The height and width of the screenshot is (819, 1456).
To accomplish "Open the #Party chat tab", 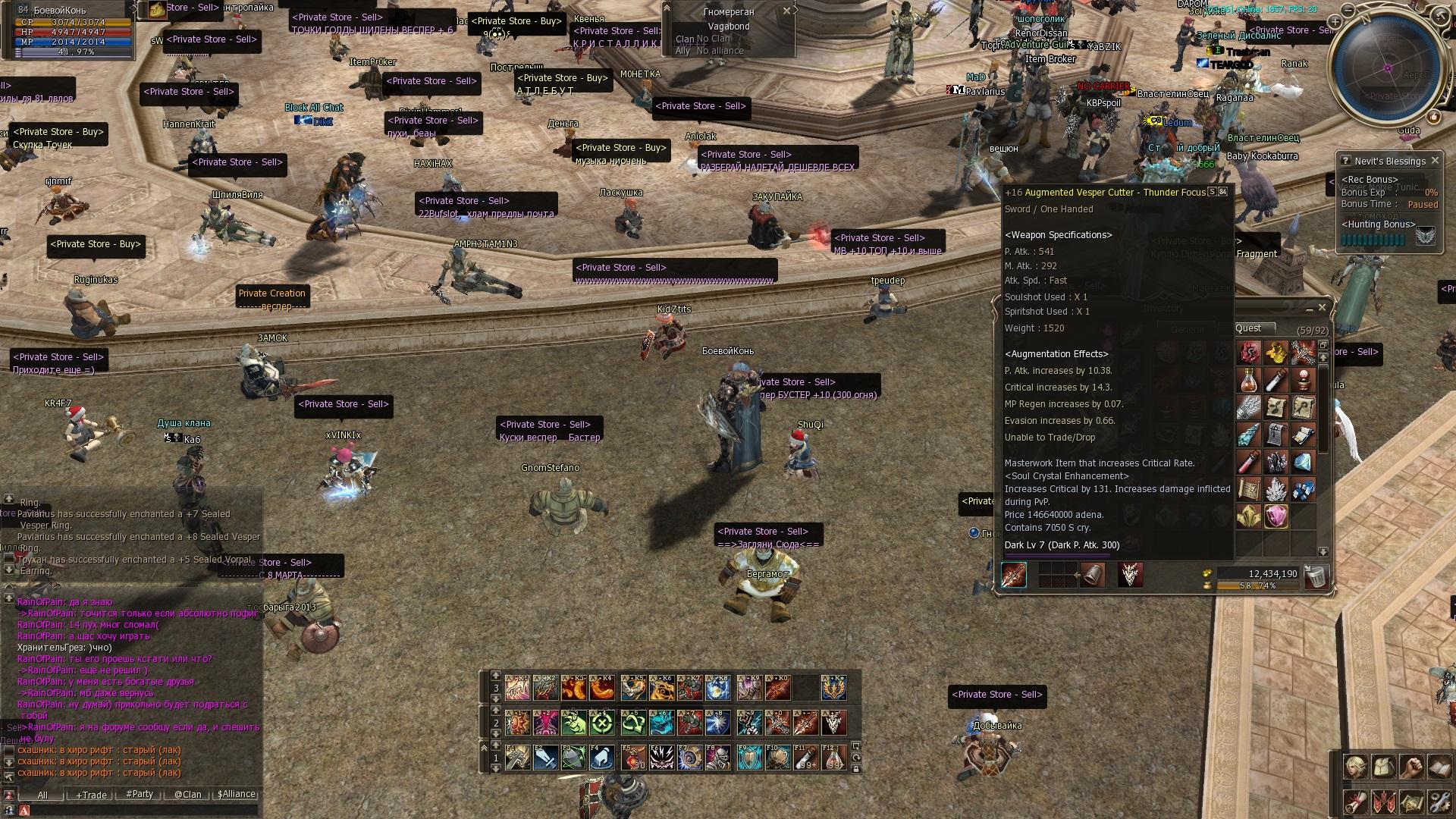I will 140,794.
